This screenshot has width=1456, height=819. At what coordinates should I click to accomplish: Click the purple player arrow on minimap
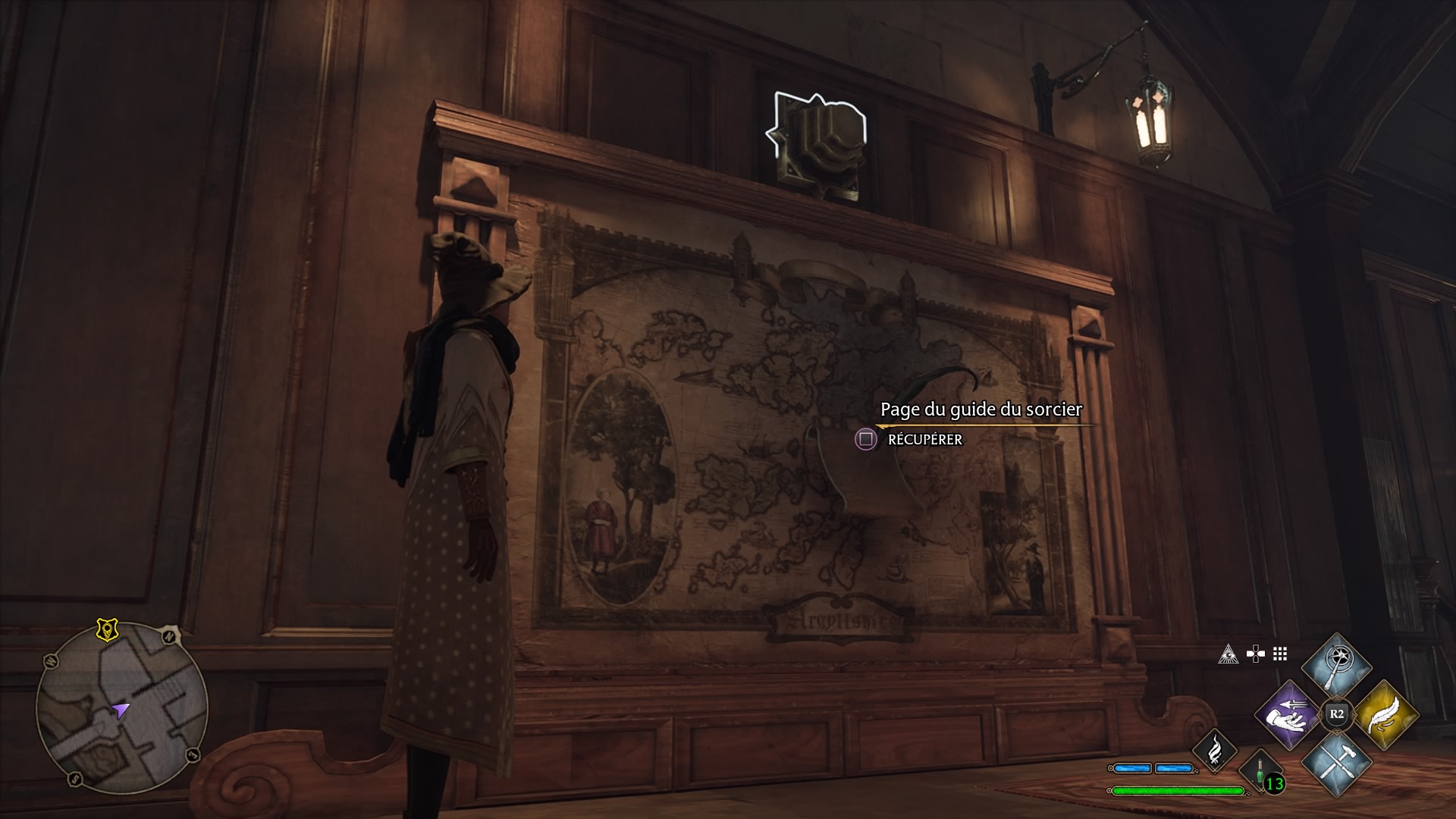click(x=120, y=710)
